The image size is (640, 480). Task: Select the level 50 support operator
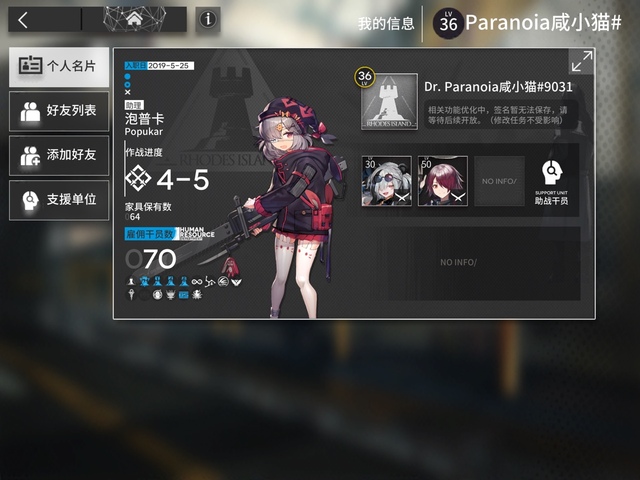point(441,181)
